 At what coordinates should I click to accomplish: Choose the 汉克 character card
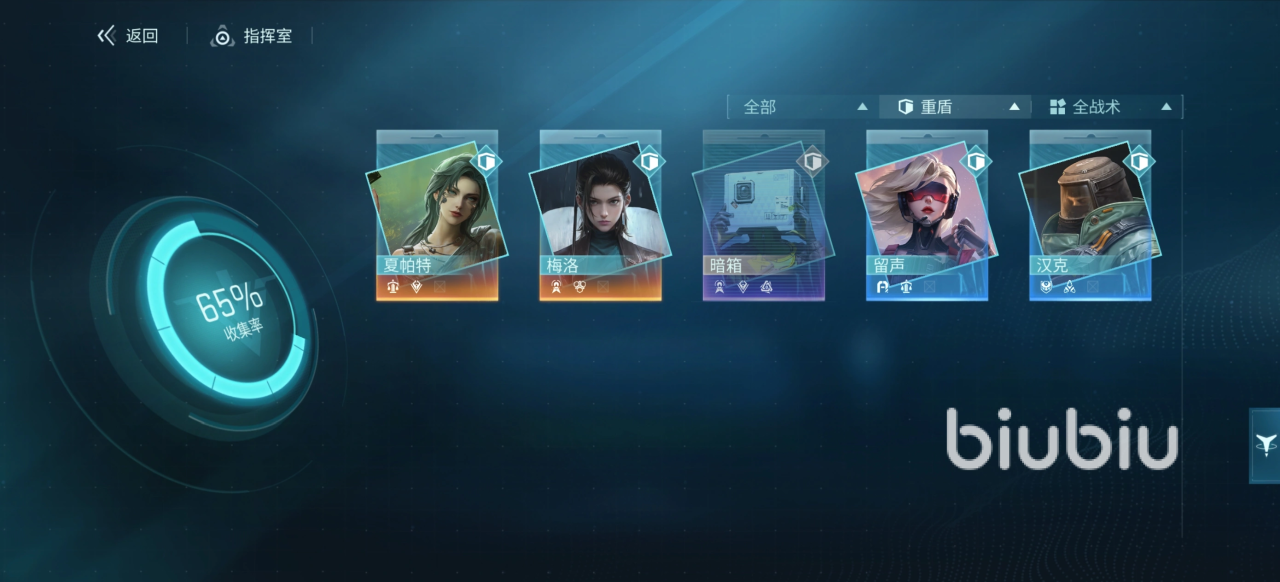click(x=1090, y=216)
